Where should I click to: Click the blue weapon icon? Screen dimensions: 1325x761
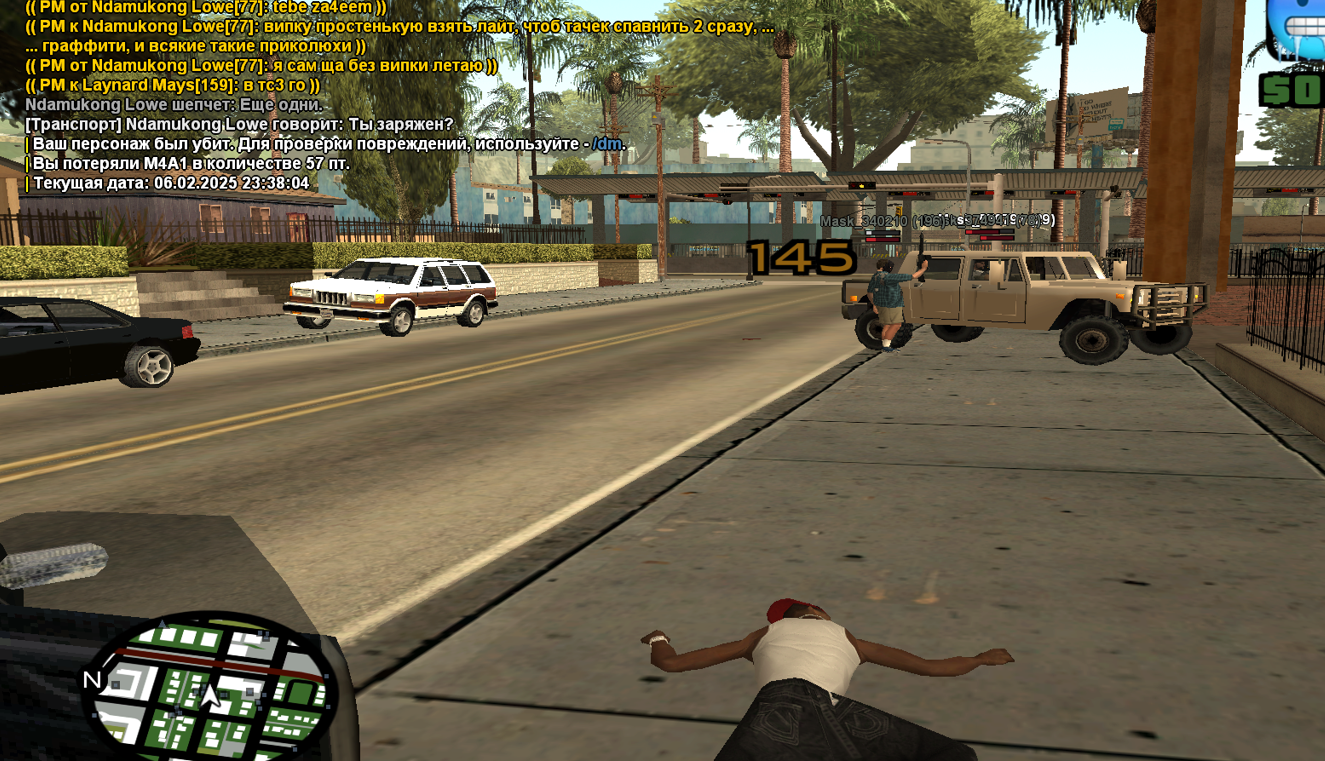[1298, 28]
